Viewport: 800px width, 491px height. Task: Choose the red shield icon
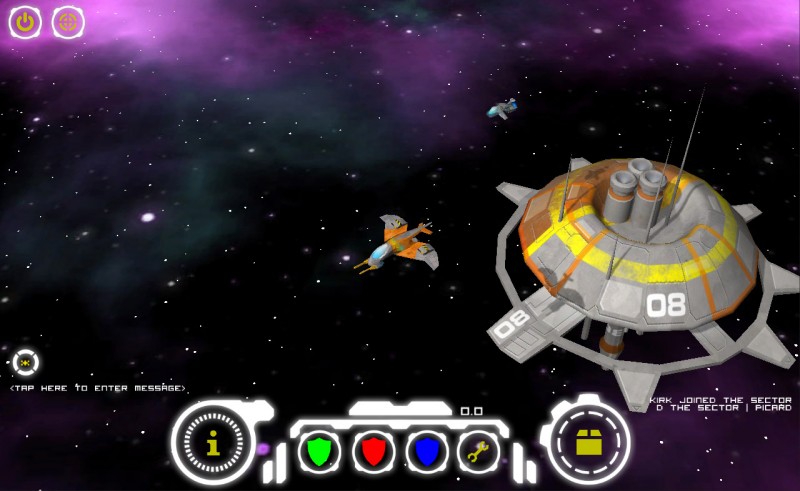[373, 451]
